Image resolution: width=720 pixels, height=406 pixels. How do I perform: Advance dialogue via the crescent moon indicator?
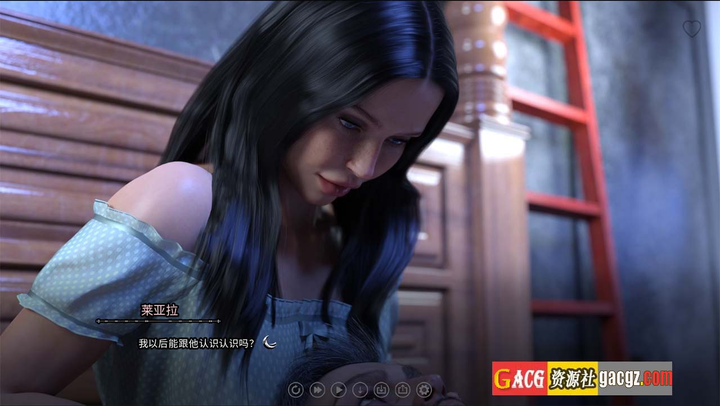270,342
